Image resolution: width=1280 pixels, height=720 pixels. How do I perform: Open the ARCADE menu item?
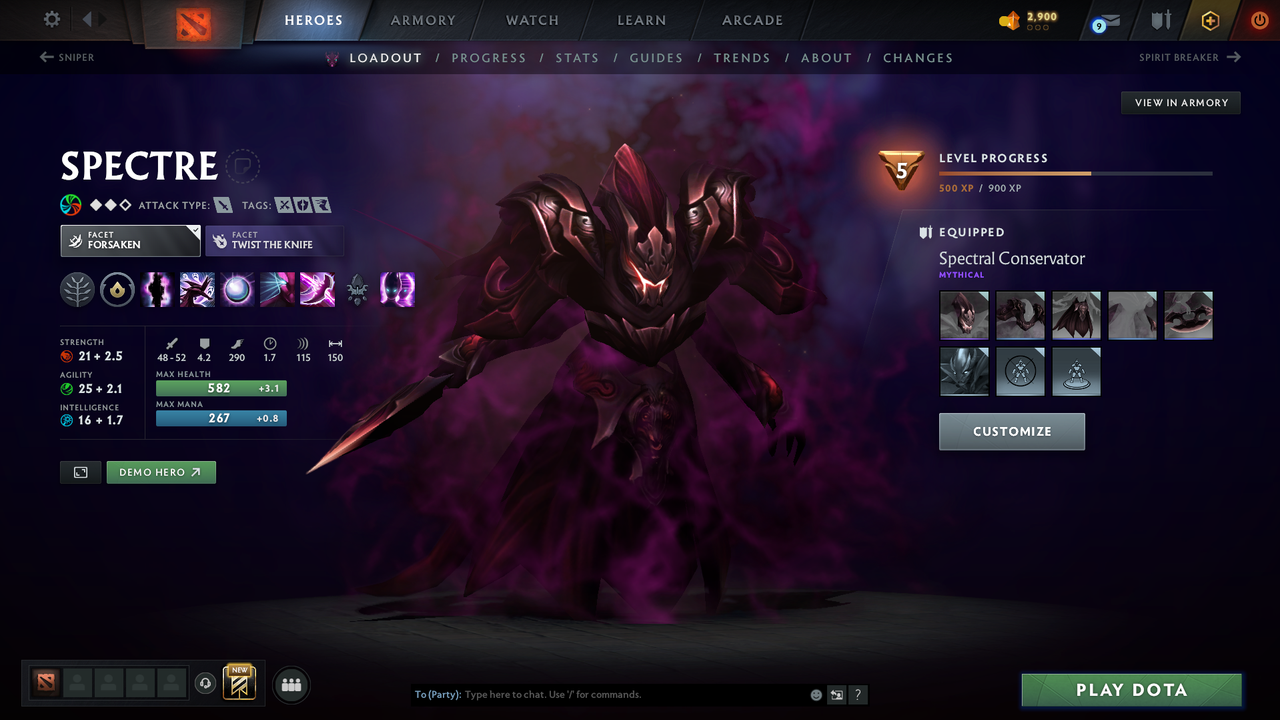pyautogui.click(x=751, y=20)
